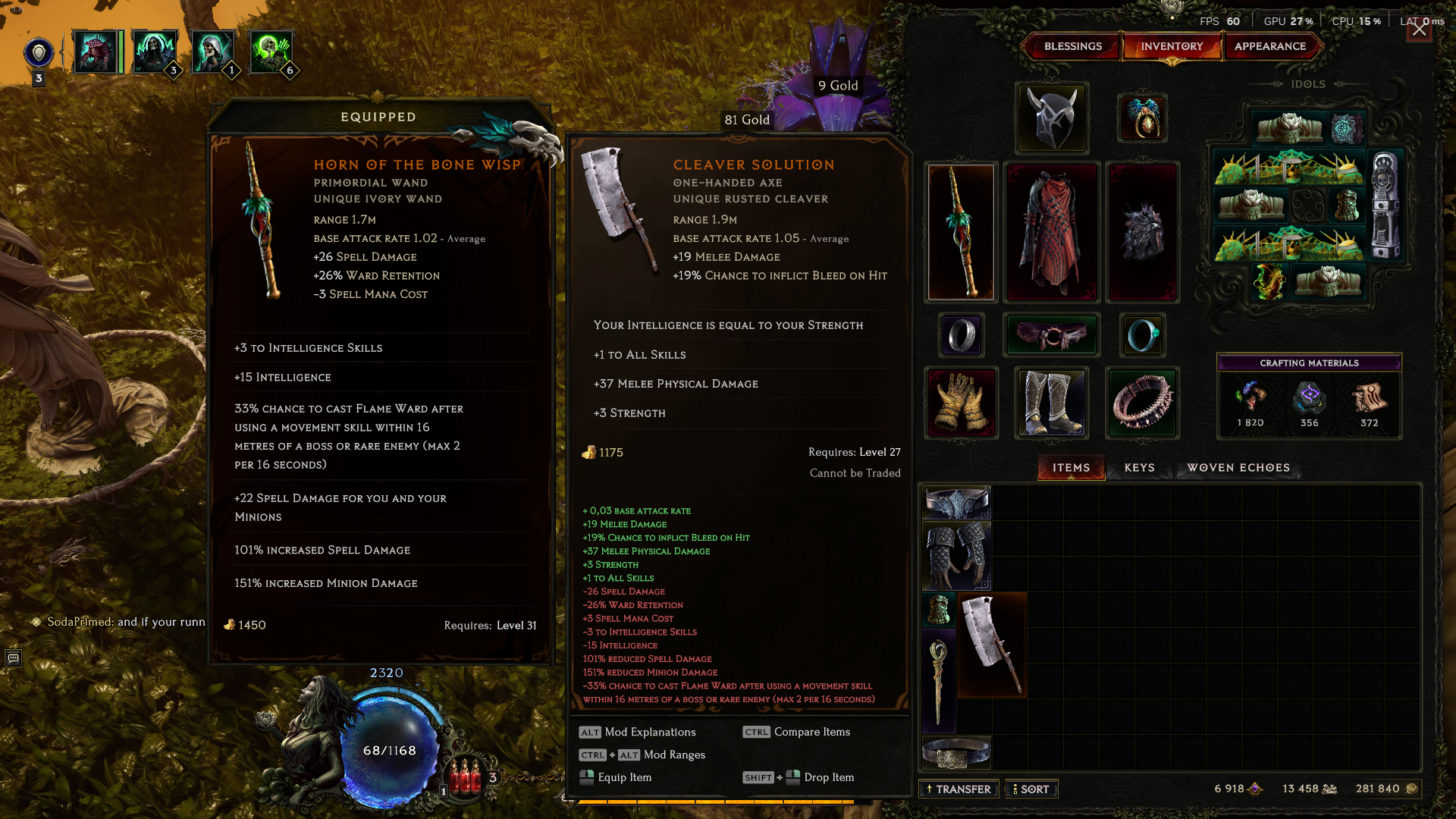This screenshot has width=1456, height=819.
Task: Sort the inventory items
Action: pyautogui.click(x=1031, y=789)
